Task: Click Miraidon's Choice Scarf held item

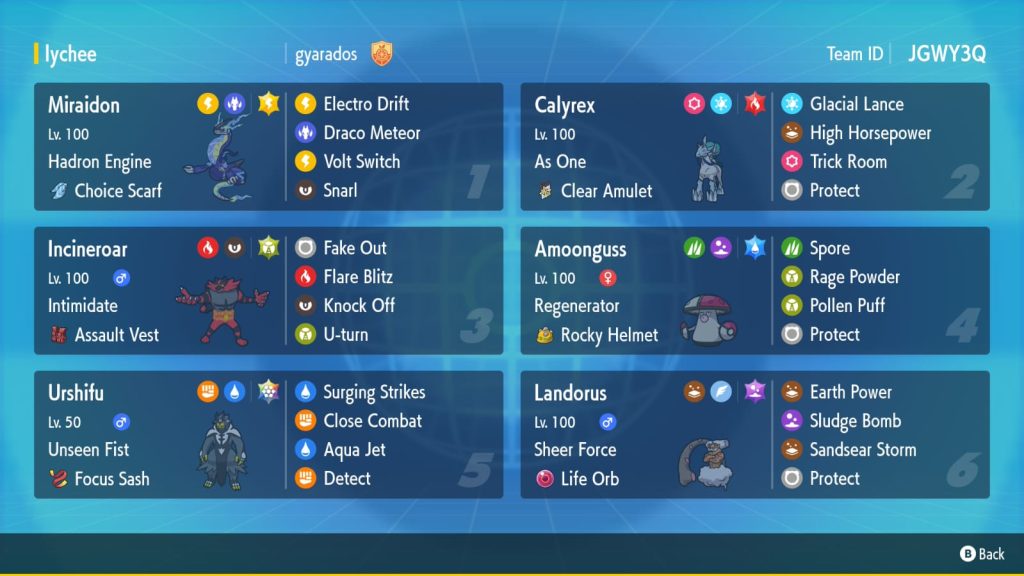Action: click(x=117, y=190)
